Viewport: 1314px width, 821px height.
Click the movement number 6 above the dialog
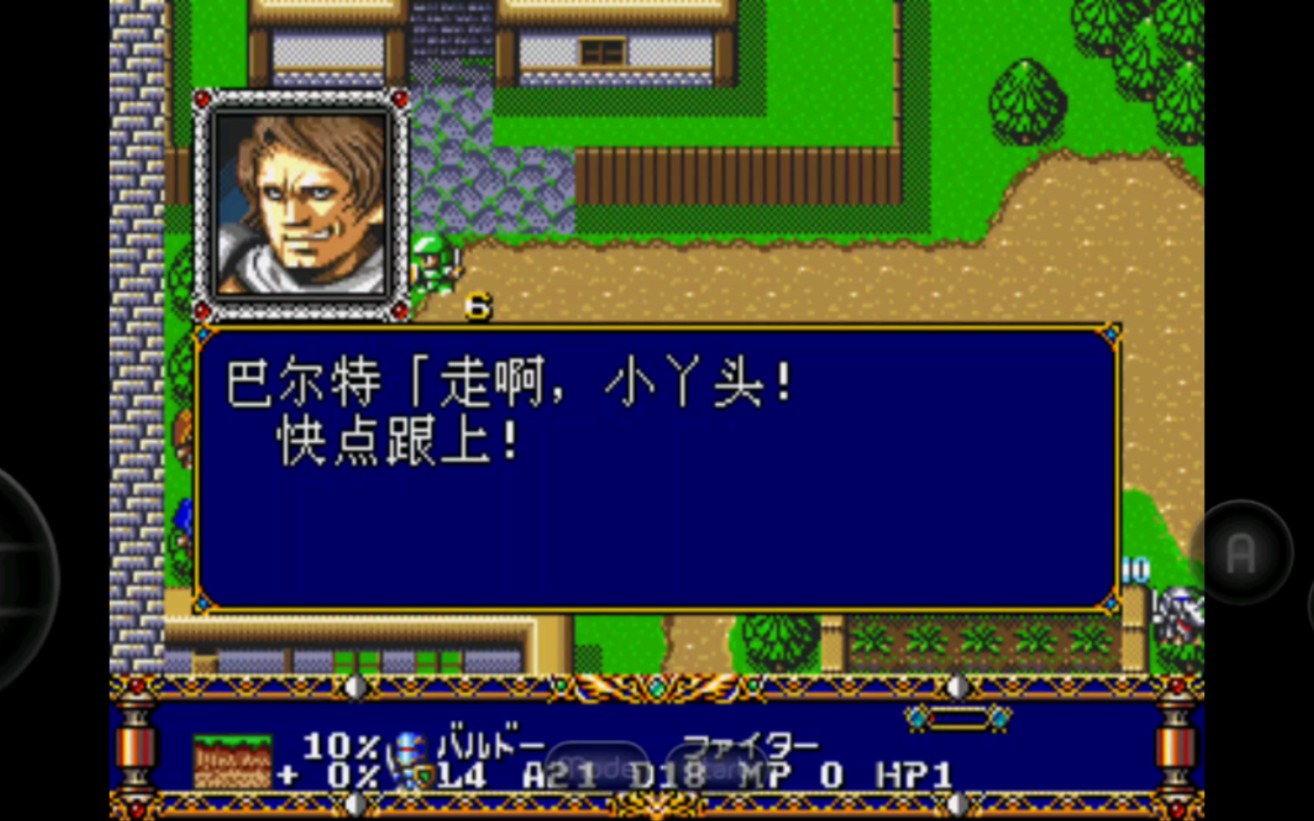coord(477,309)
